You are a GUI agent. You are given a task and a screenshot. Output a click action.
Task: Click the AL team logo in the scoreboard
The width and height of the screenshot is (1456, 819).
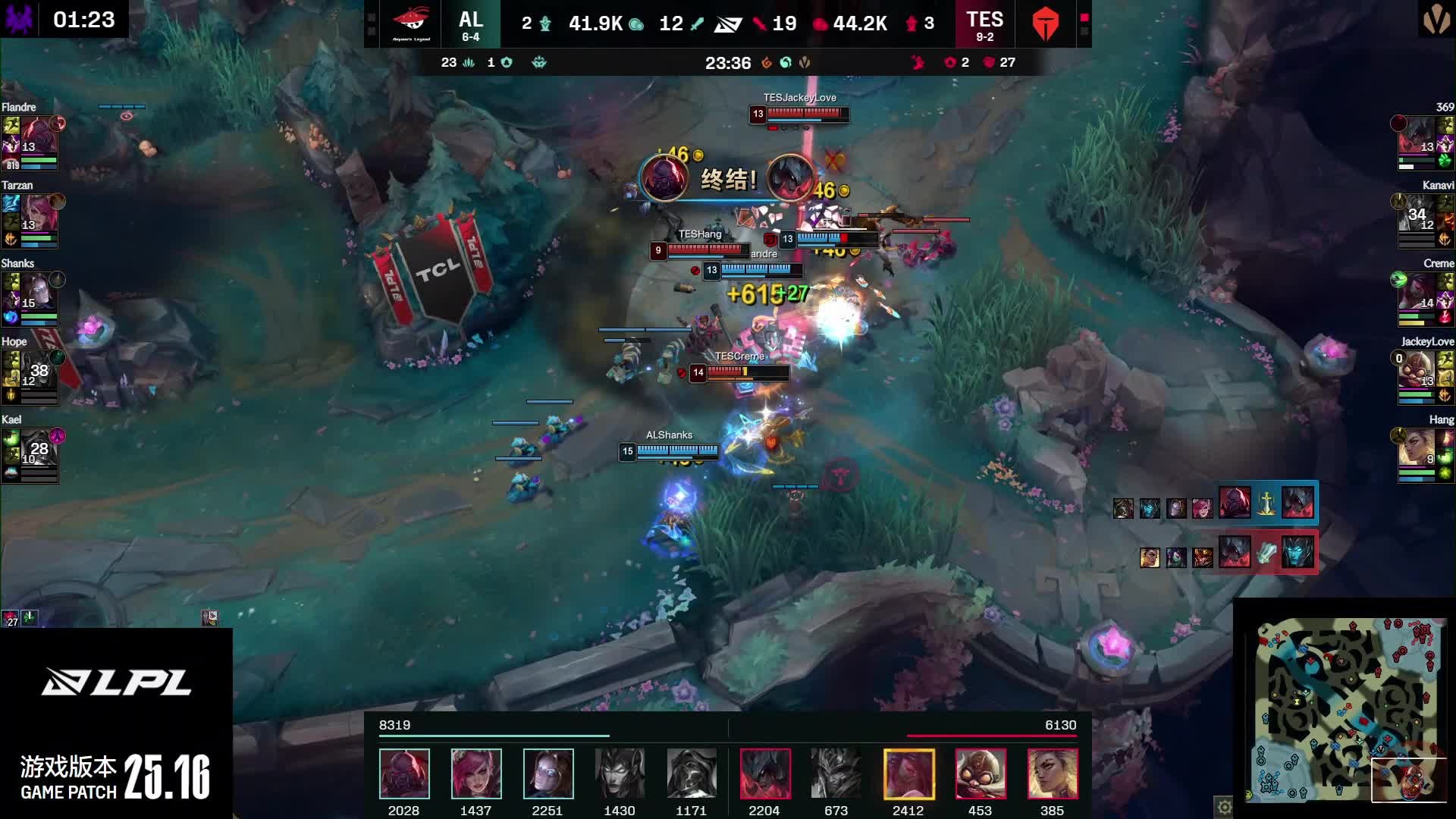coord(411,24)
